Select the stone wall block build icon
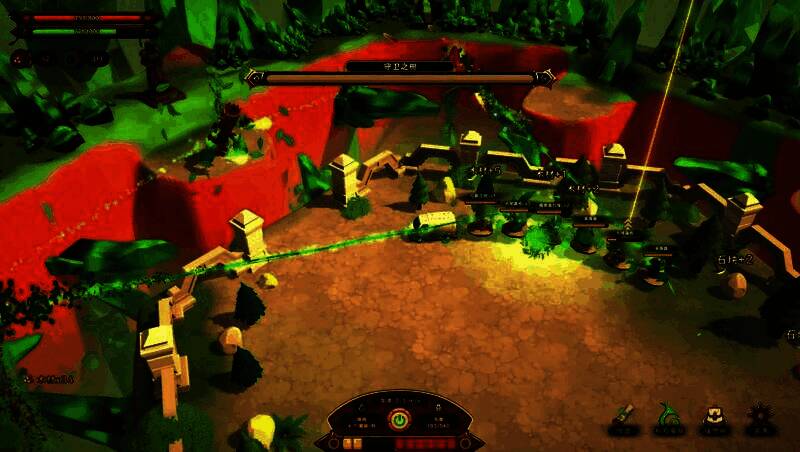This screenshot has height=452, width=800. click(x=714, y=417)
